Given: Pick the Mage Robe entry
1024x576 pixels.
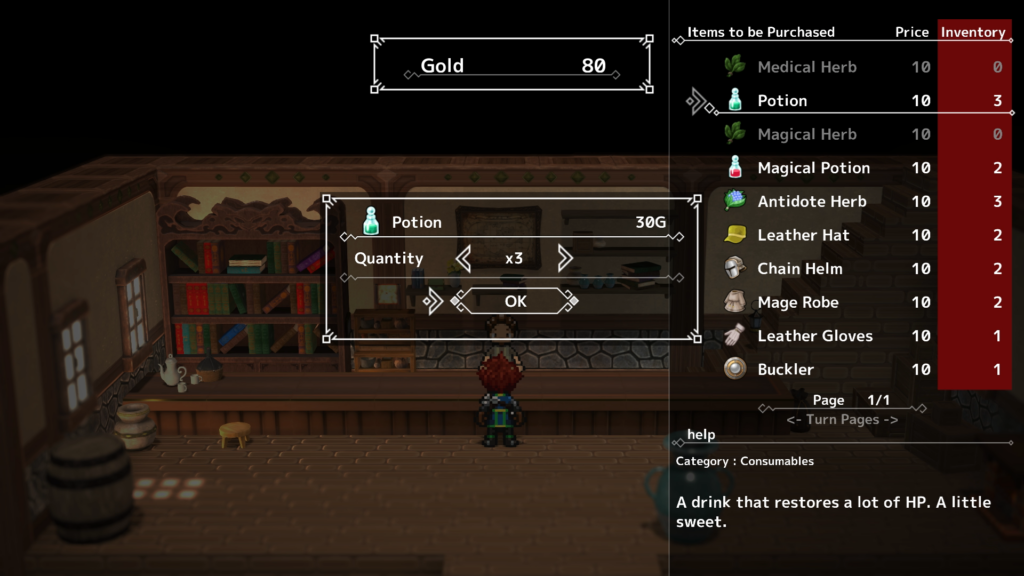Looking at the screenshot, I should (x=797, y=302).
